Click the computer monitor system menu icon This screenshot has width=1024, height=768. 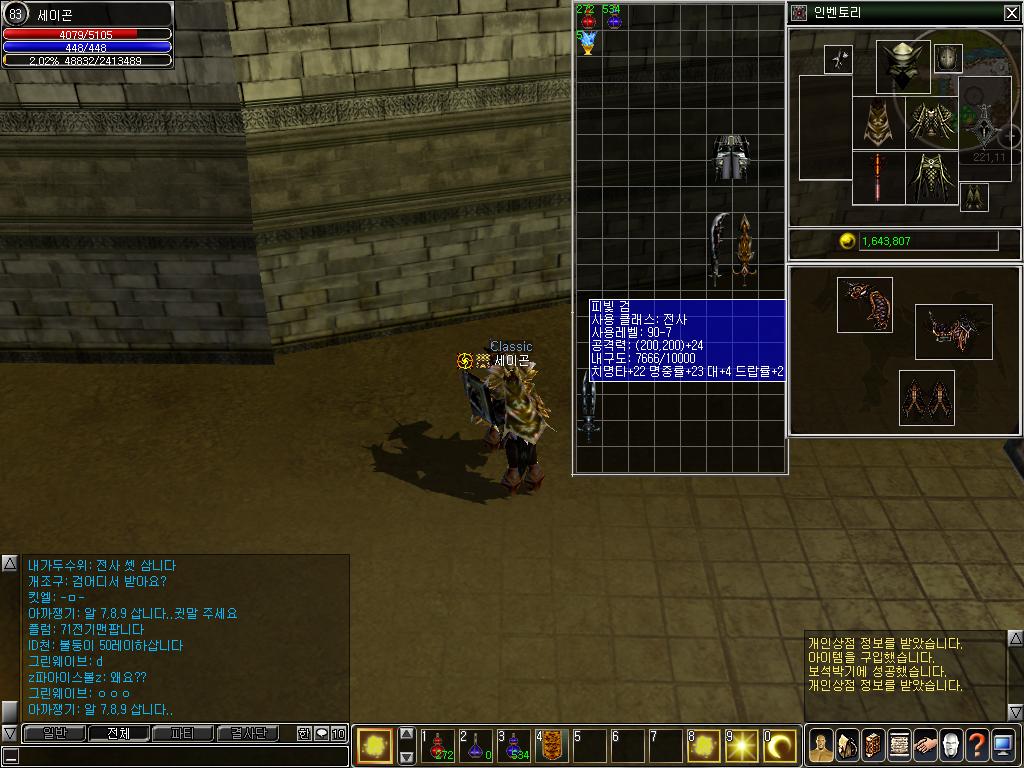tap(1003, 744)
